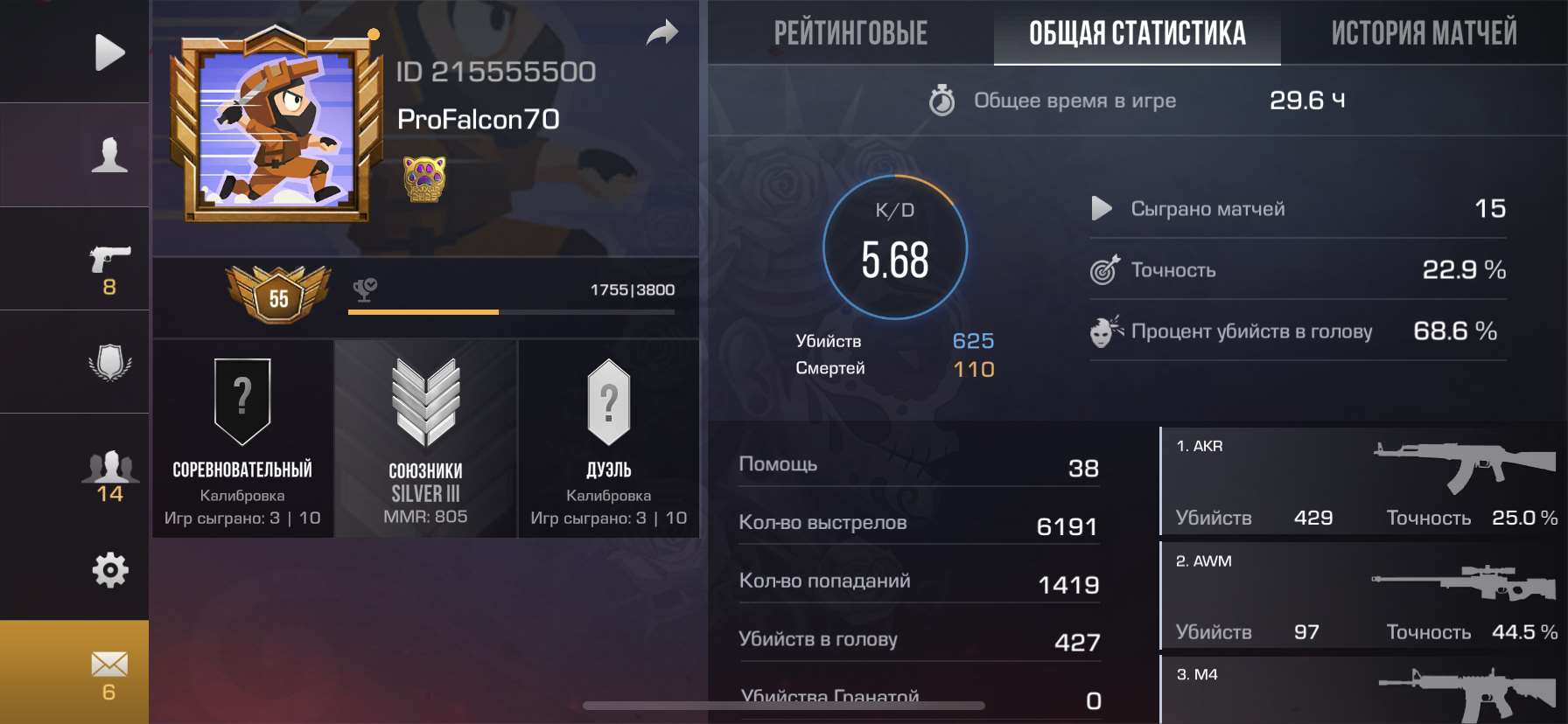Open the profile icon in the sidebar
The image size is (1568, 724).
pyautogui.click(x=108, y=155)
